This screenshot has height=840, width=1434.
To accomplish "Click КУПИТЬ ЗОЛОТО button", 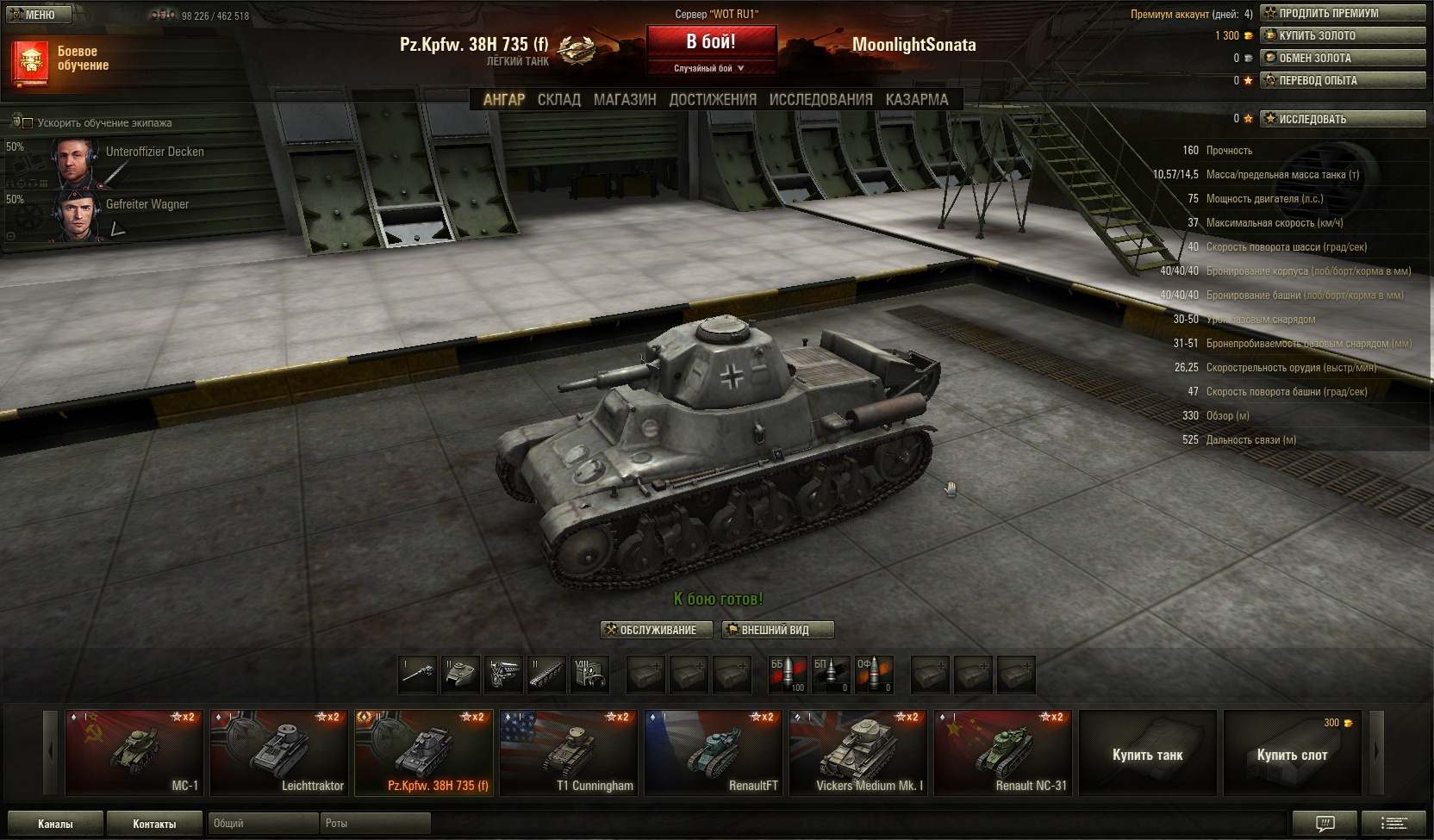I will pyautogui.click(x=1342, y=35).
